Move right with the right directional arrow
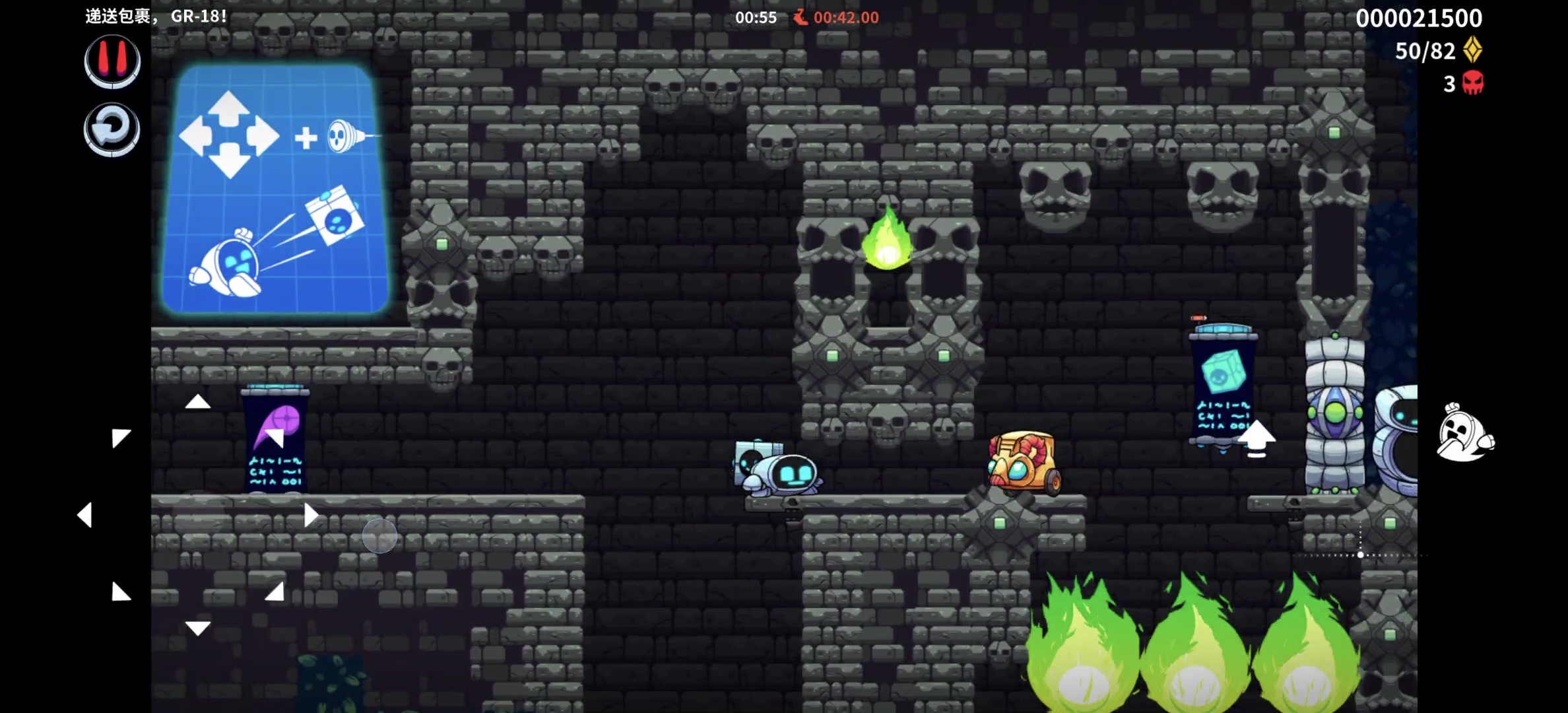This screenshot has height=713, width=1568. (311, 515)
